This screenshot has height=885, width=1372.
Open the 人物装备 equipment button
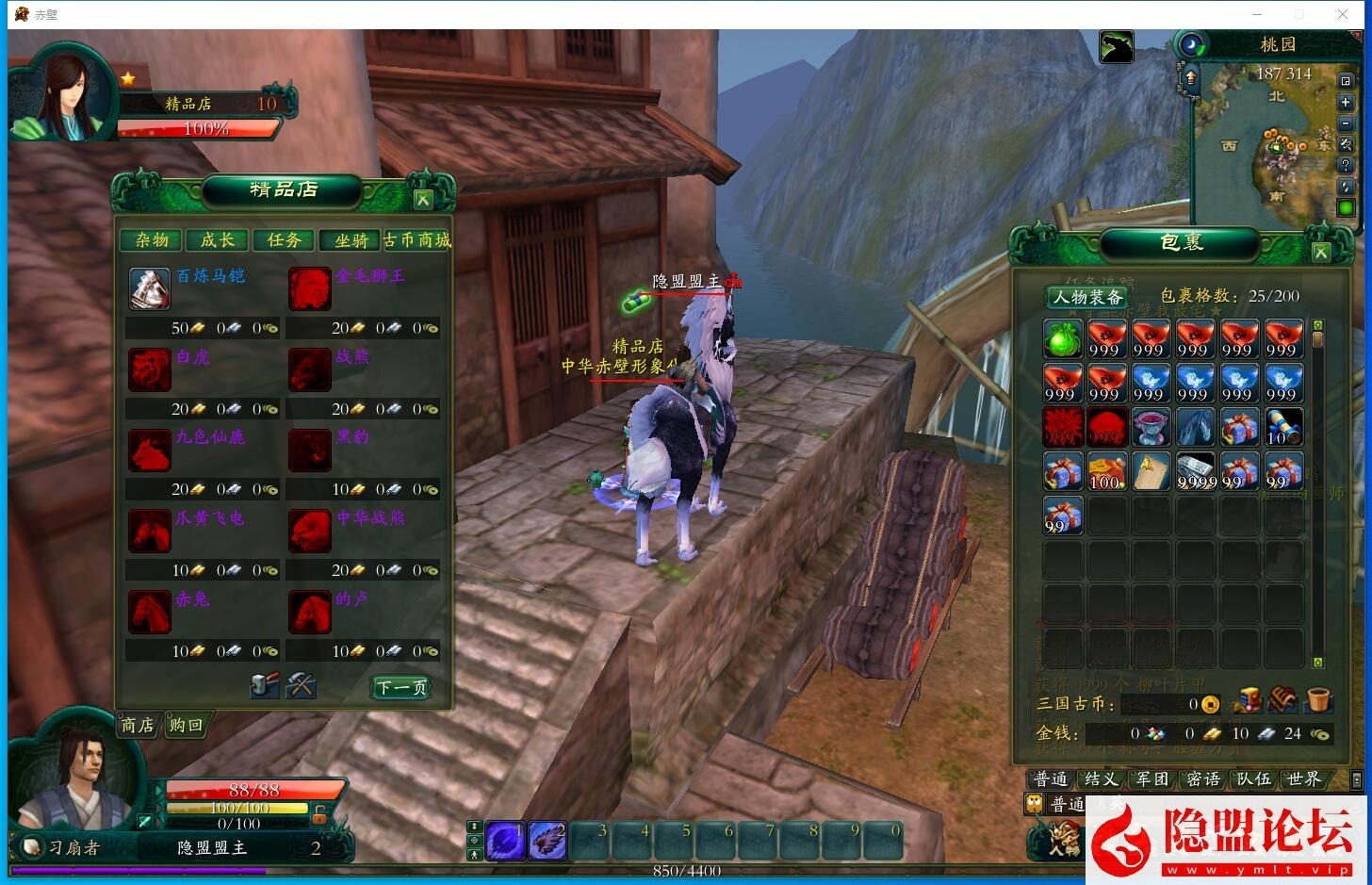tap(1088, 297)
